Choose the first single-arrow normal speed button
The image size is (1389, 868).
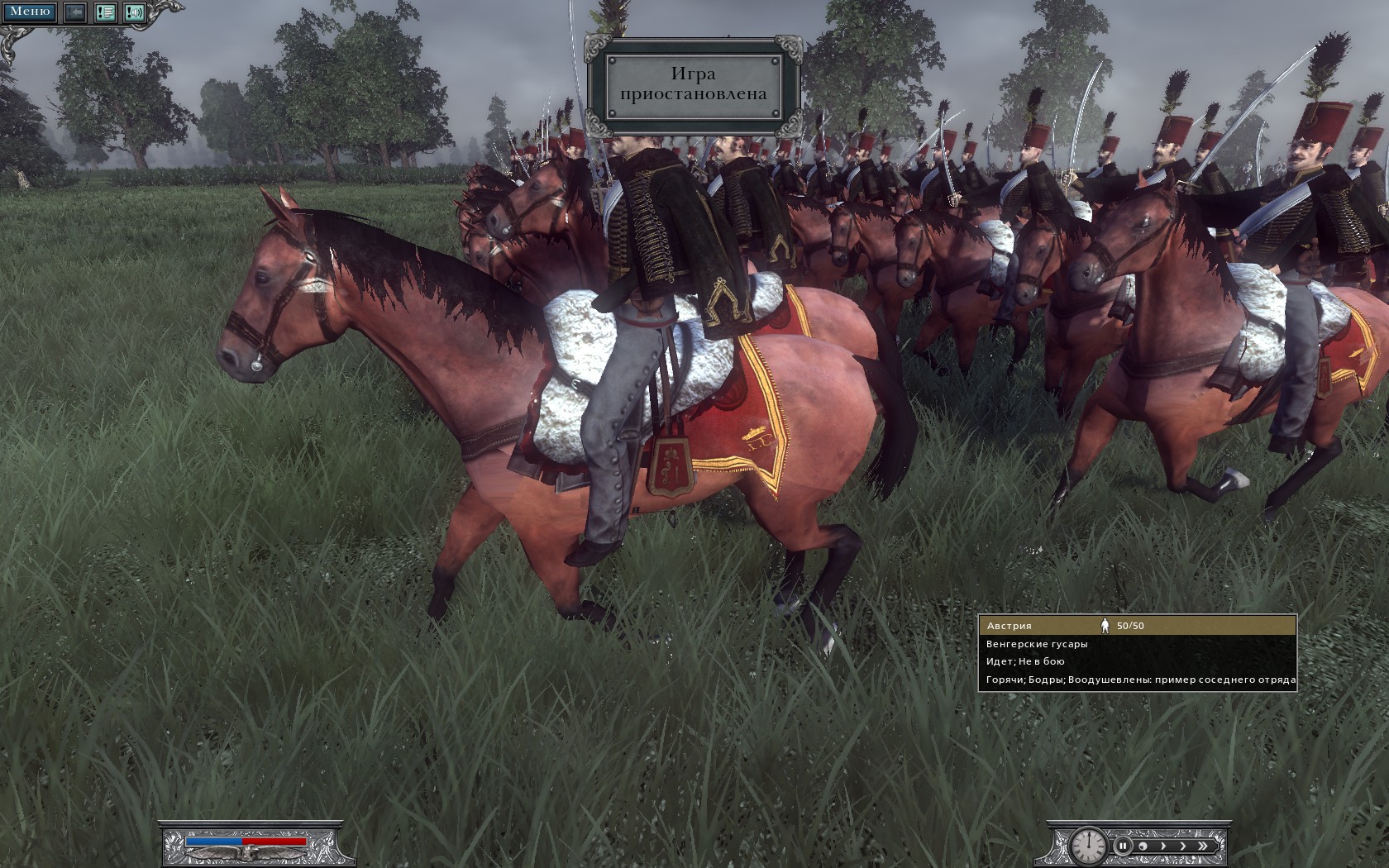(x=1163, y=846)
